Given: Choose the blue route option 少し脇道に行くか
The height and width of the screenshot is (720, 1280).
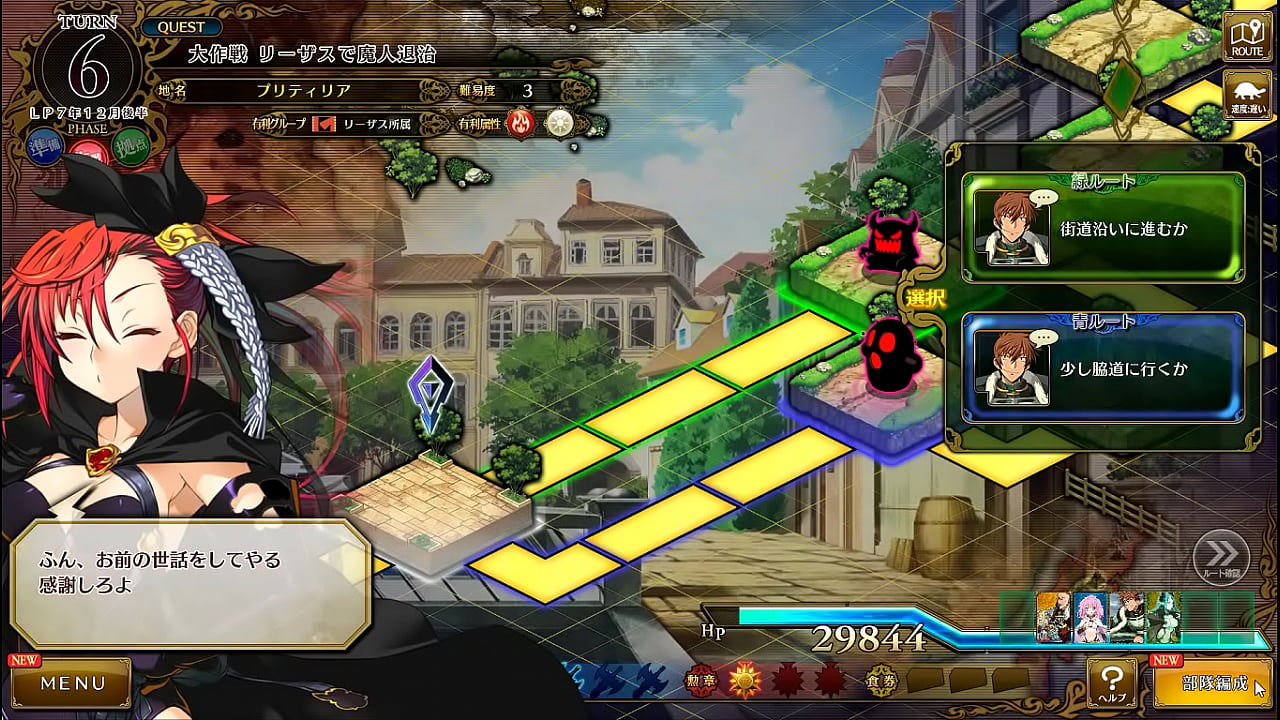Looking at the screenshot, I should pyautogui.click(x=1103, y=368).
